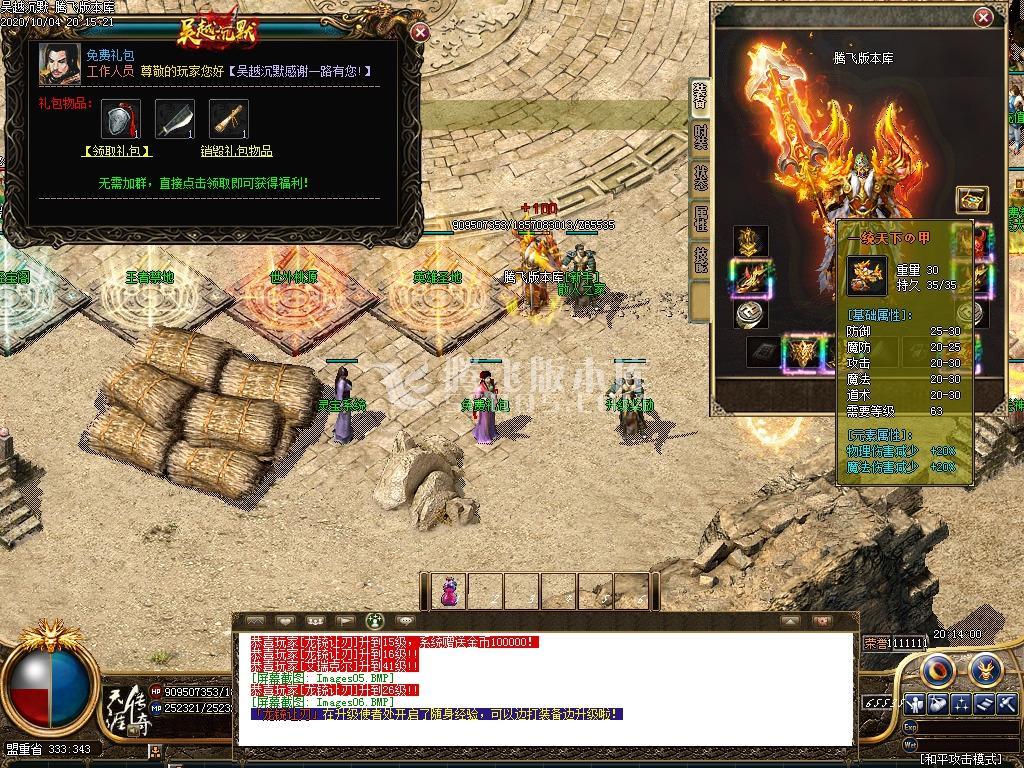This screenshot has height=768, width=1024.
Task: Select the silver ring equipment slot
Action: [x=751, y=314]
